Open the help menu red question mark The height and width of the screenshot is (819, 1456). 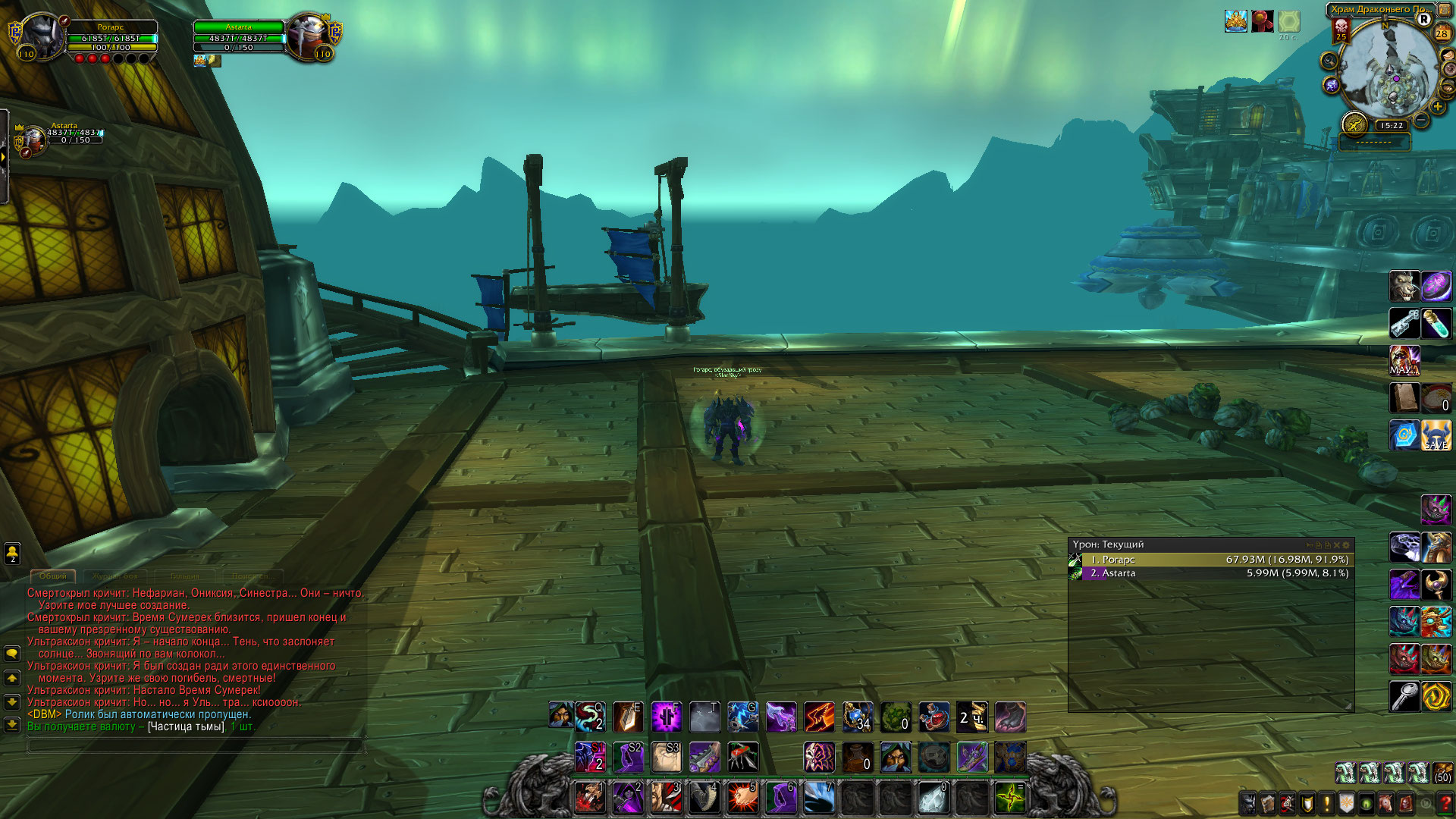tap(1445, 803)
